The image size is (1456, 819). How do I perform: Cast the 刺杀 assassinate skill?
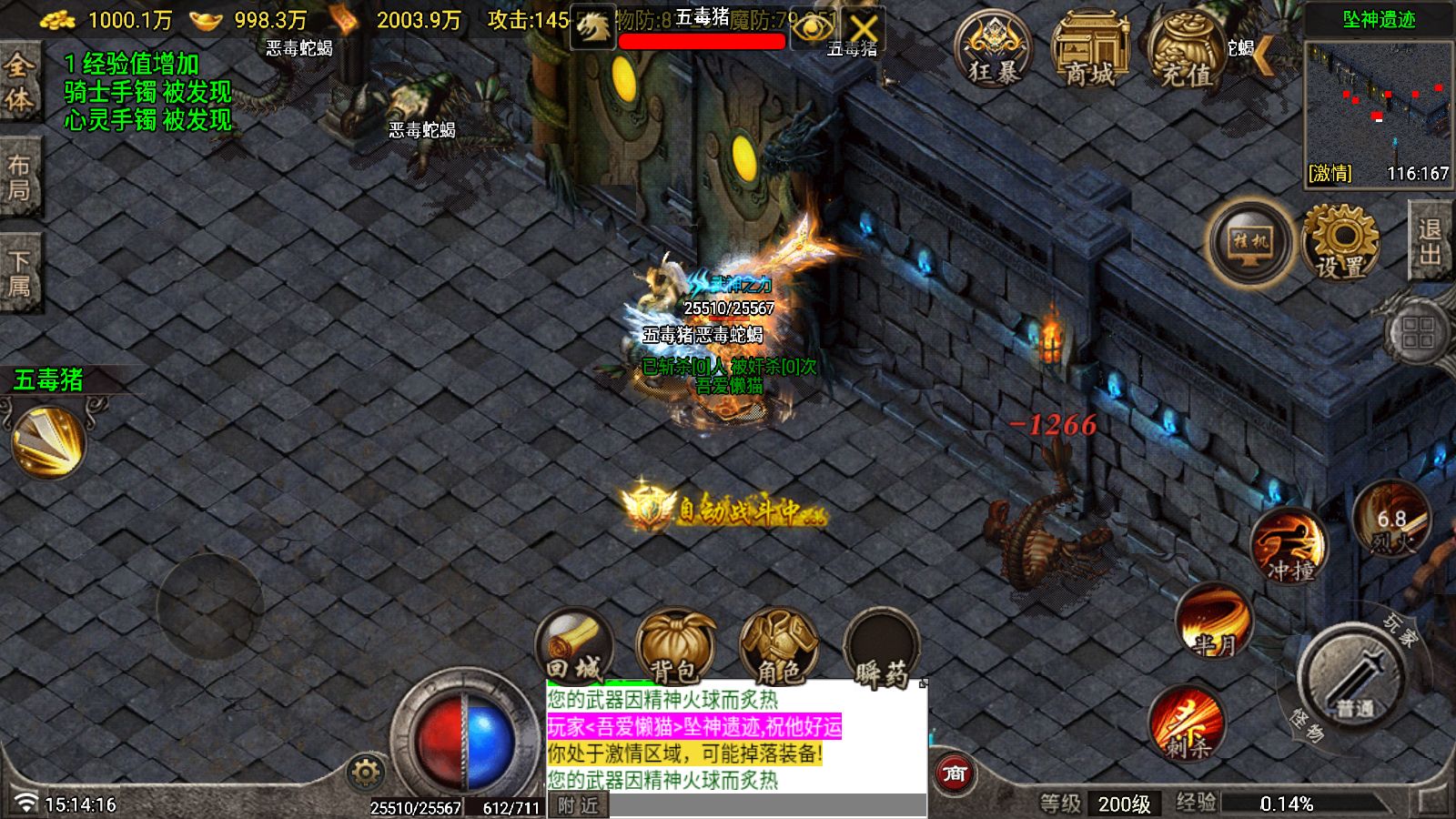point(1186,723)
